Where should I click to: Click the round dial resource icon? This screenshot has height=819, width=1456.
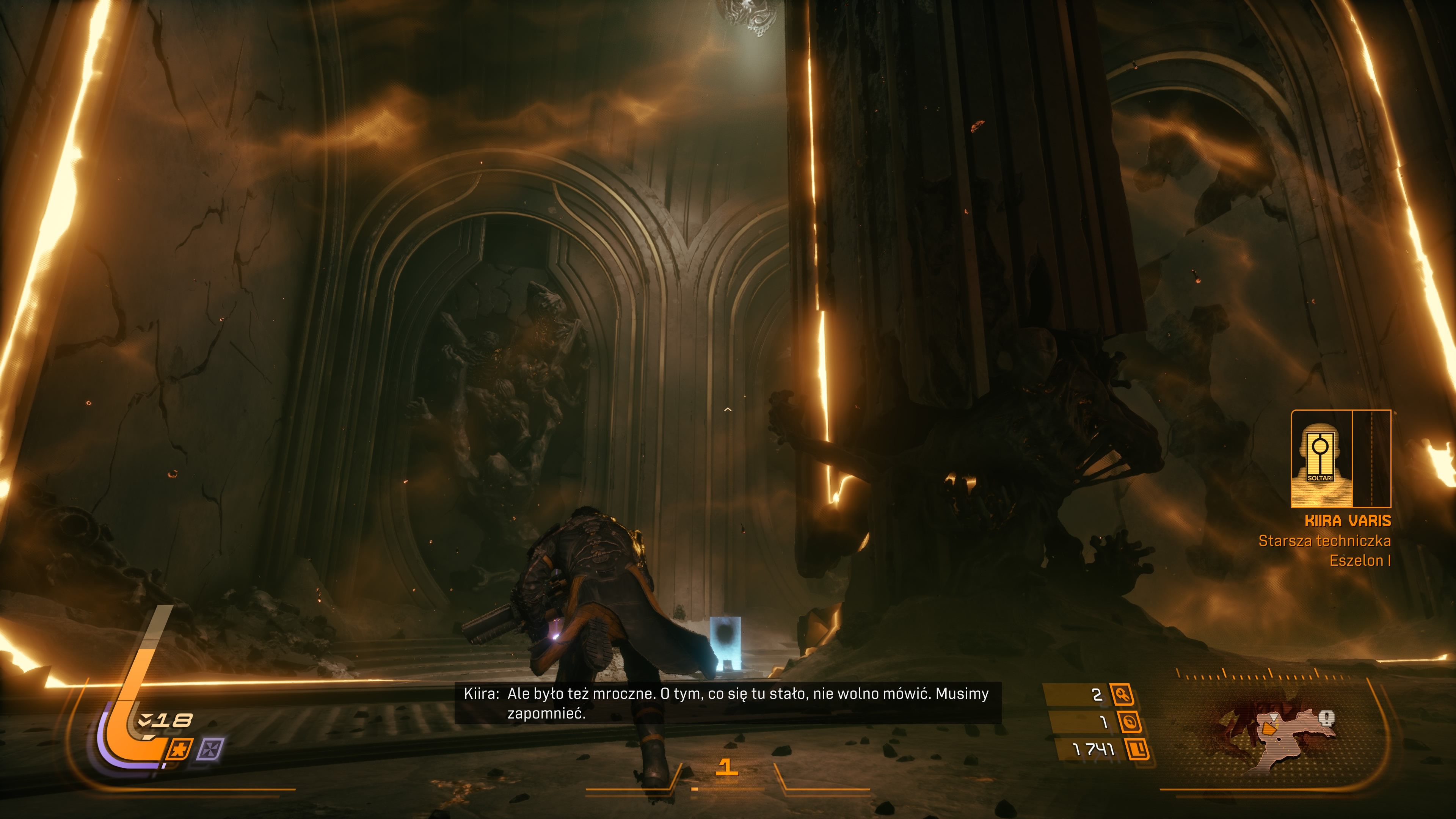[1129, 722]
